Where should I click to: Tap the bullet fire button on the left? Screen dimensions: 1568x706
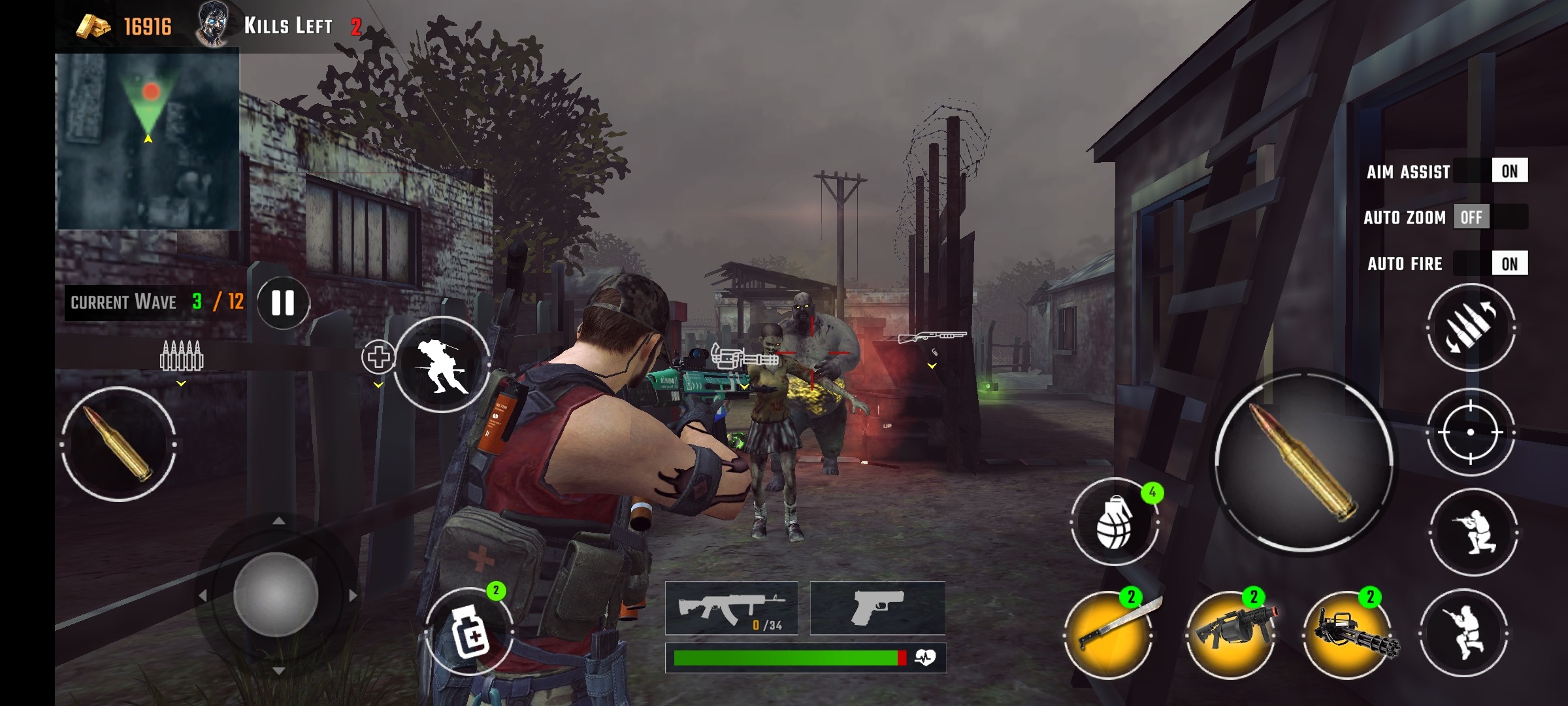pyautogui.click(x=119, y=445)
